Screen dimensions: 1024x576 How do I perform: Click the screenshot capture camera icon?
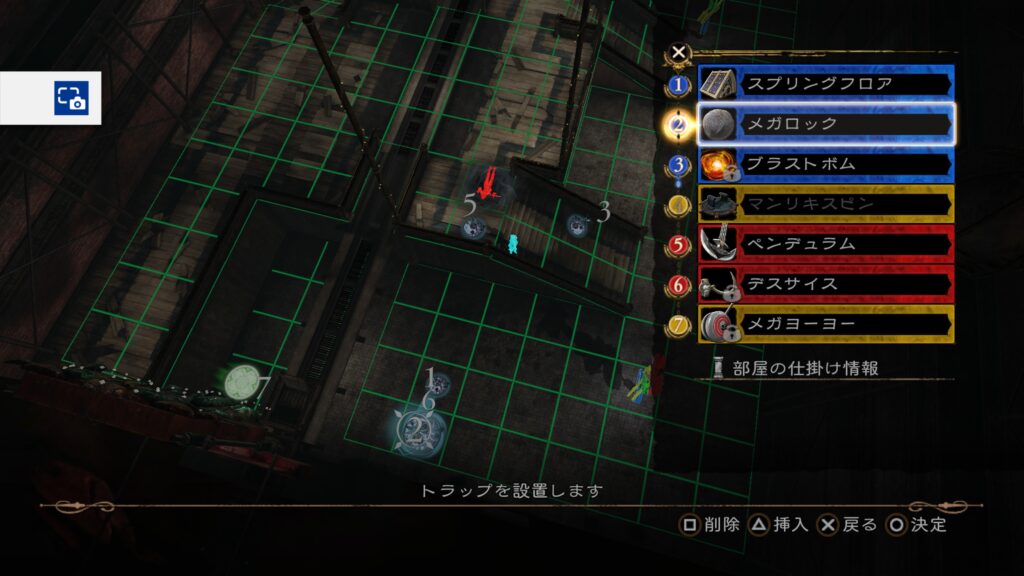pyautogui.click(x=71, y=98)
